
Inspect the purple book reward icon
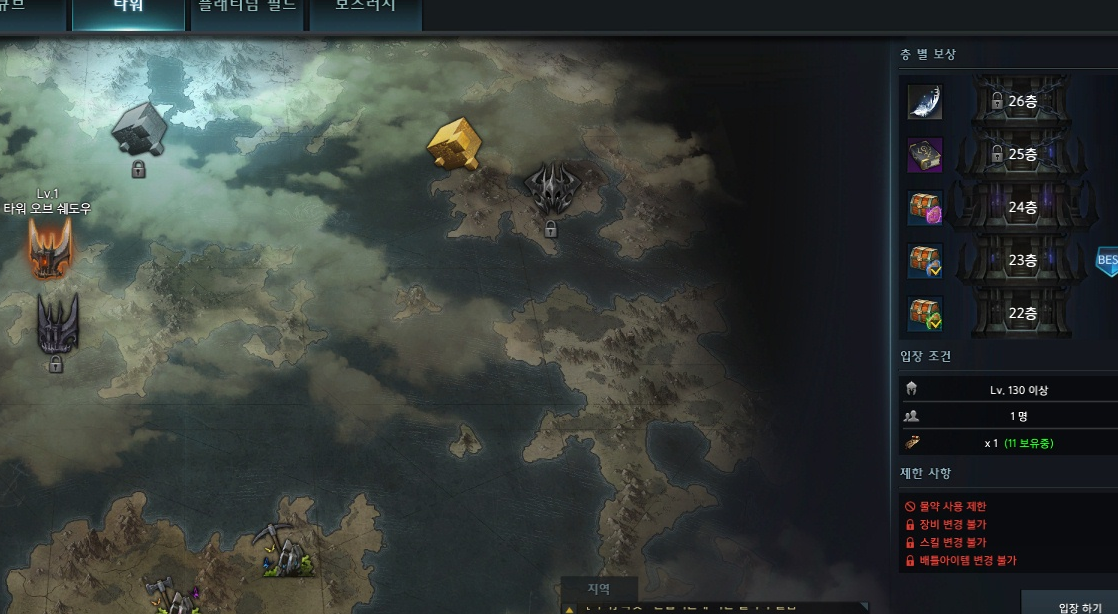click(924, 156)
